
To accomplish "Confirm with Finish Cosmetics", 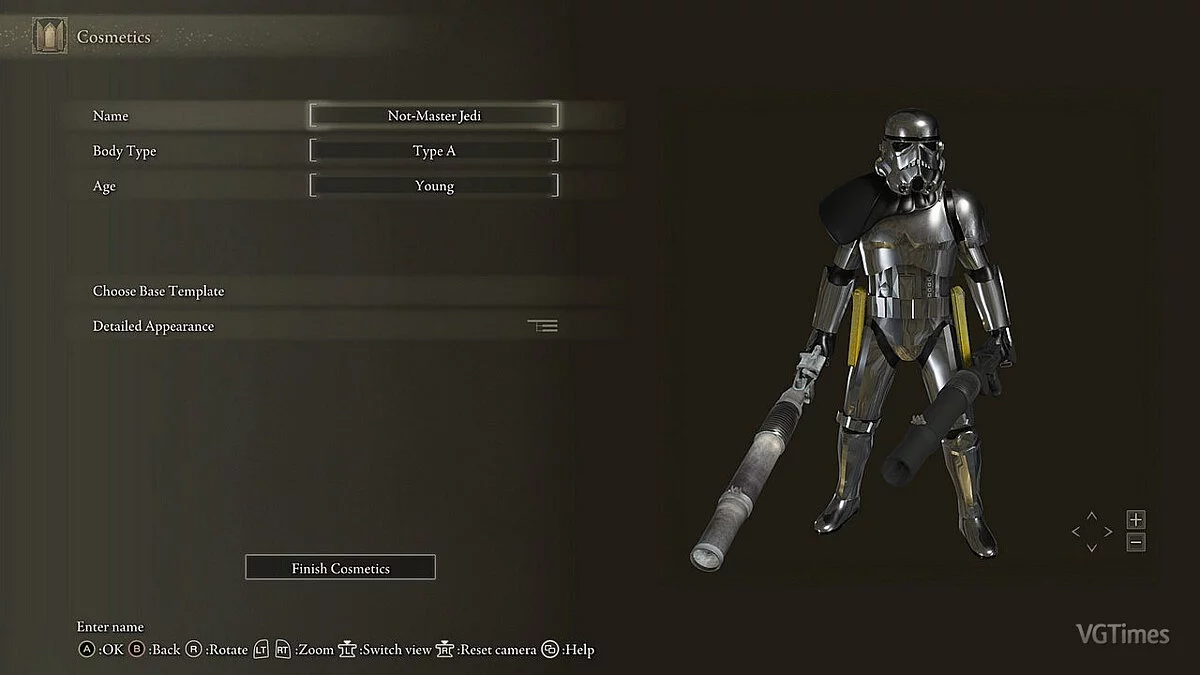I will tap(340, 568).
